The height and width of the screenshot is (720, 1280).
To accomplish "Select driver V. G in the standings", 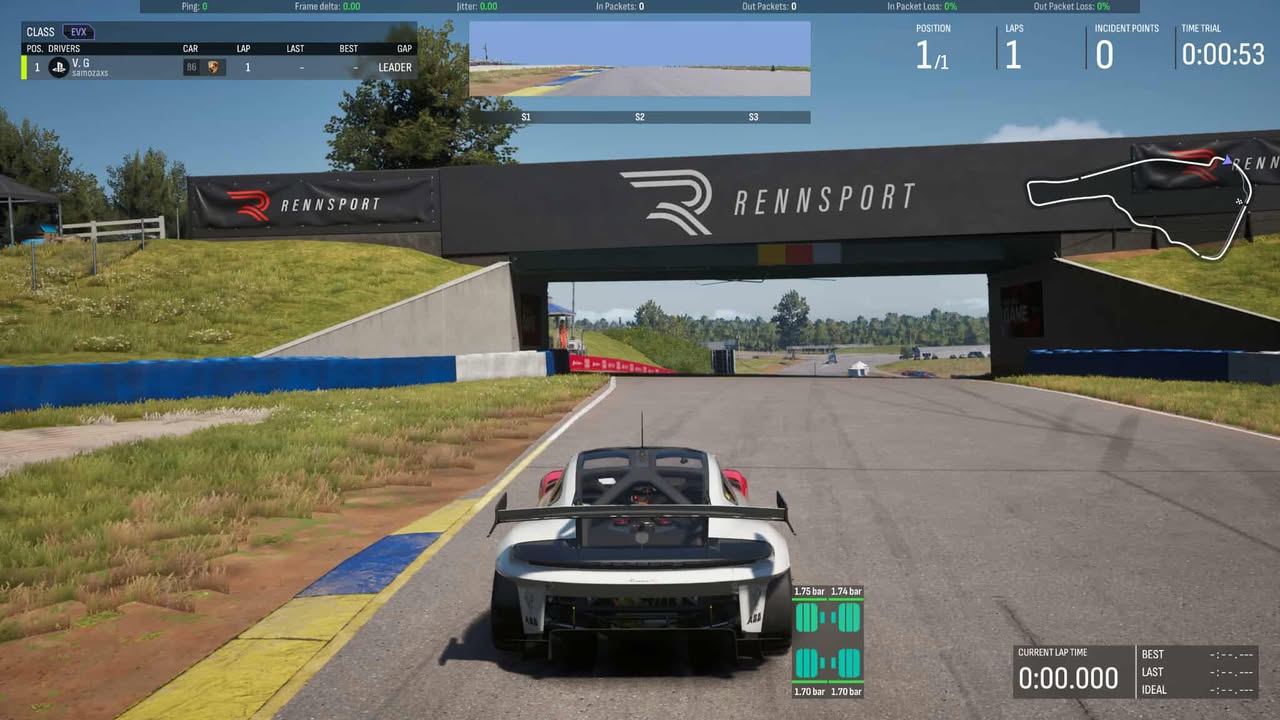I will coord(81,62).
